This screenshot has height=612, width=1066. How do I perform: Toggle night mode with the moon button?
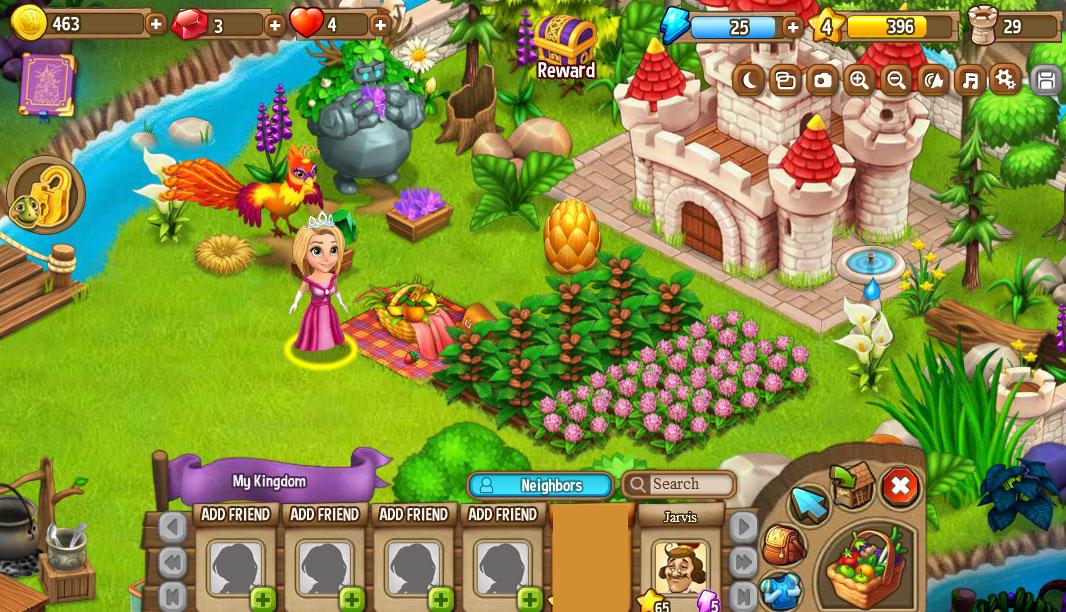click(748, 80)
